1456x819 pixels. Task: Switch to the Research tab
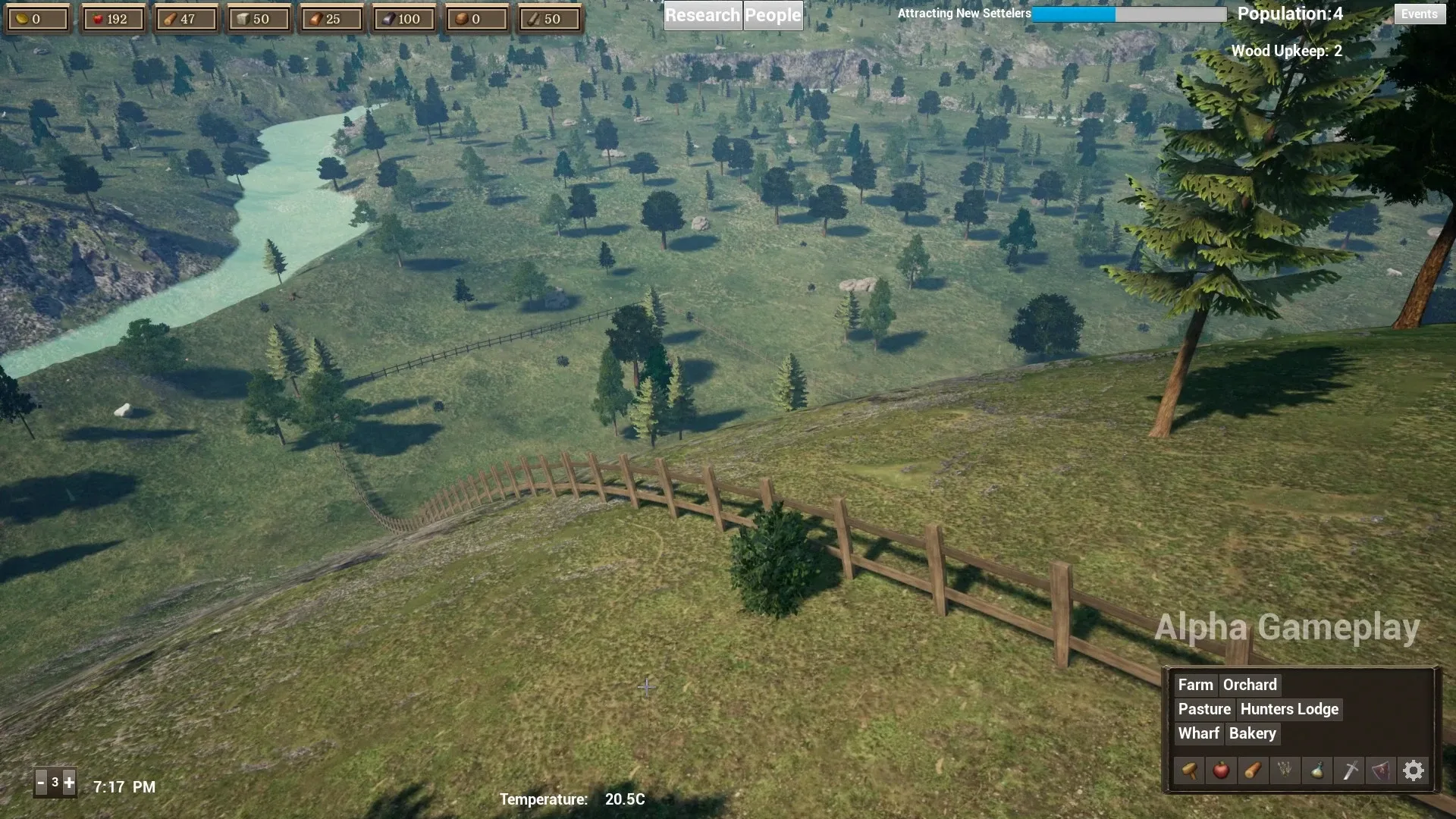pos(701,14)
